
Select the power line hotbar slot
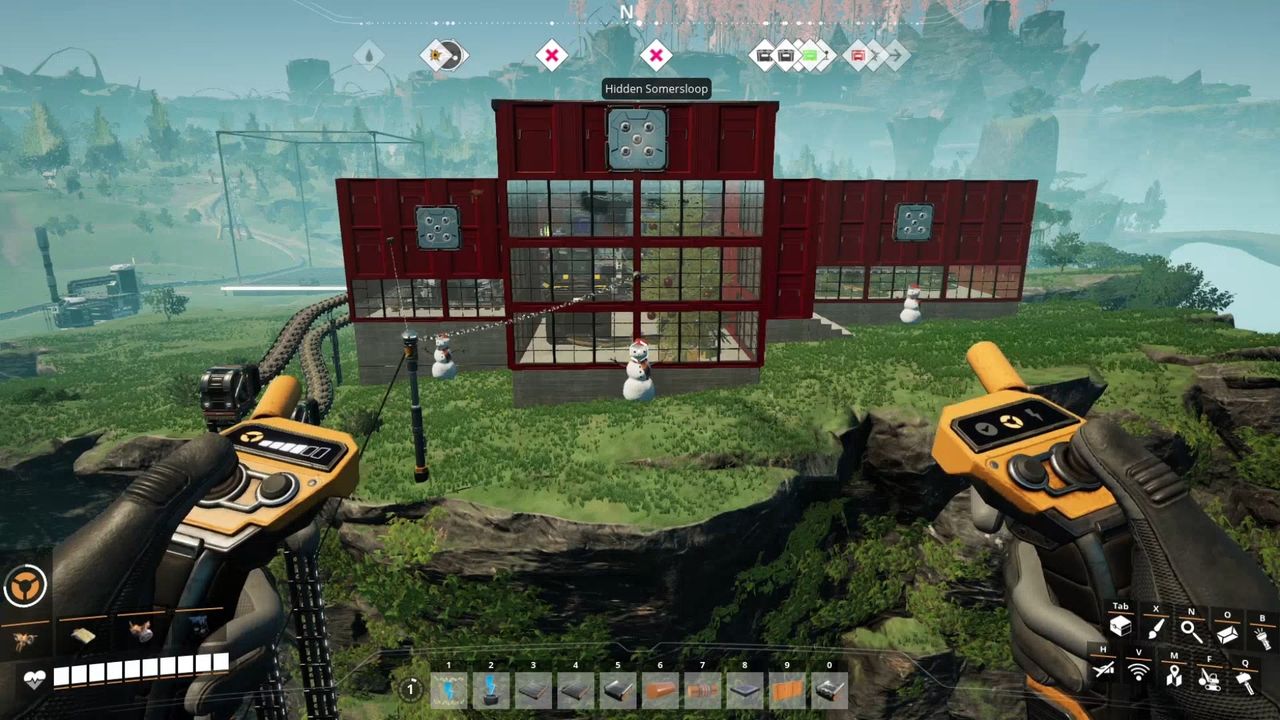tap(448, 688)
